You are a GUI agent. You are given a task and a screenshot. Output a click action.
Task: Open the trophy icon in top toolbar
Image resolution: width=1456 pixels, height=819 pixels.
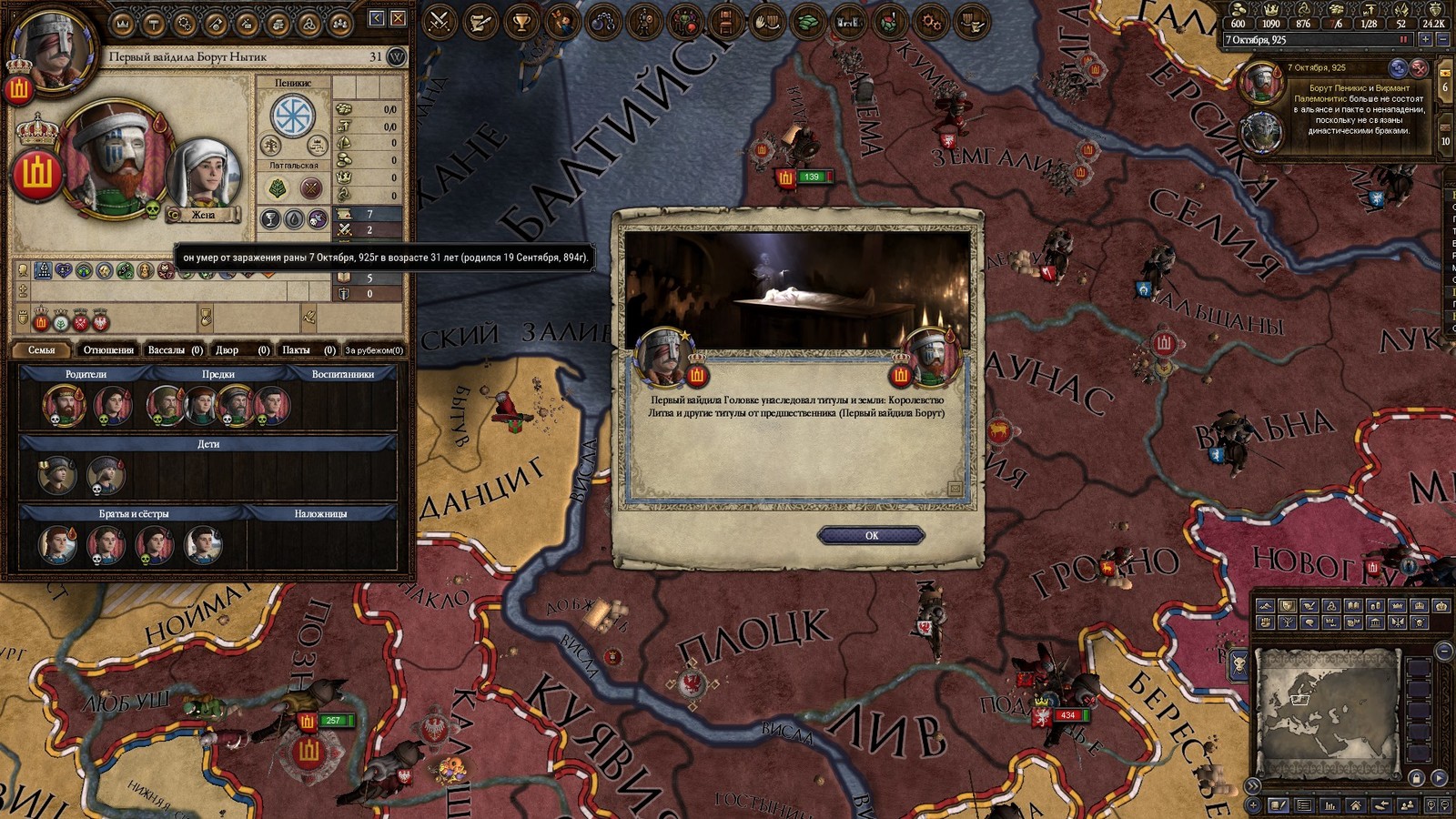click(x=521, y=21)
